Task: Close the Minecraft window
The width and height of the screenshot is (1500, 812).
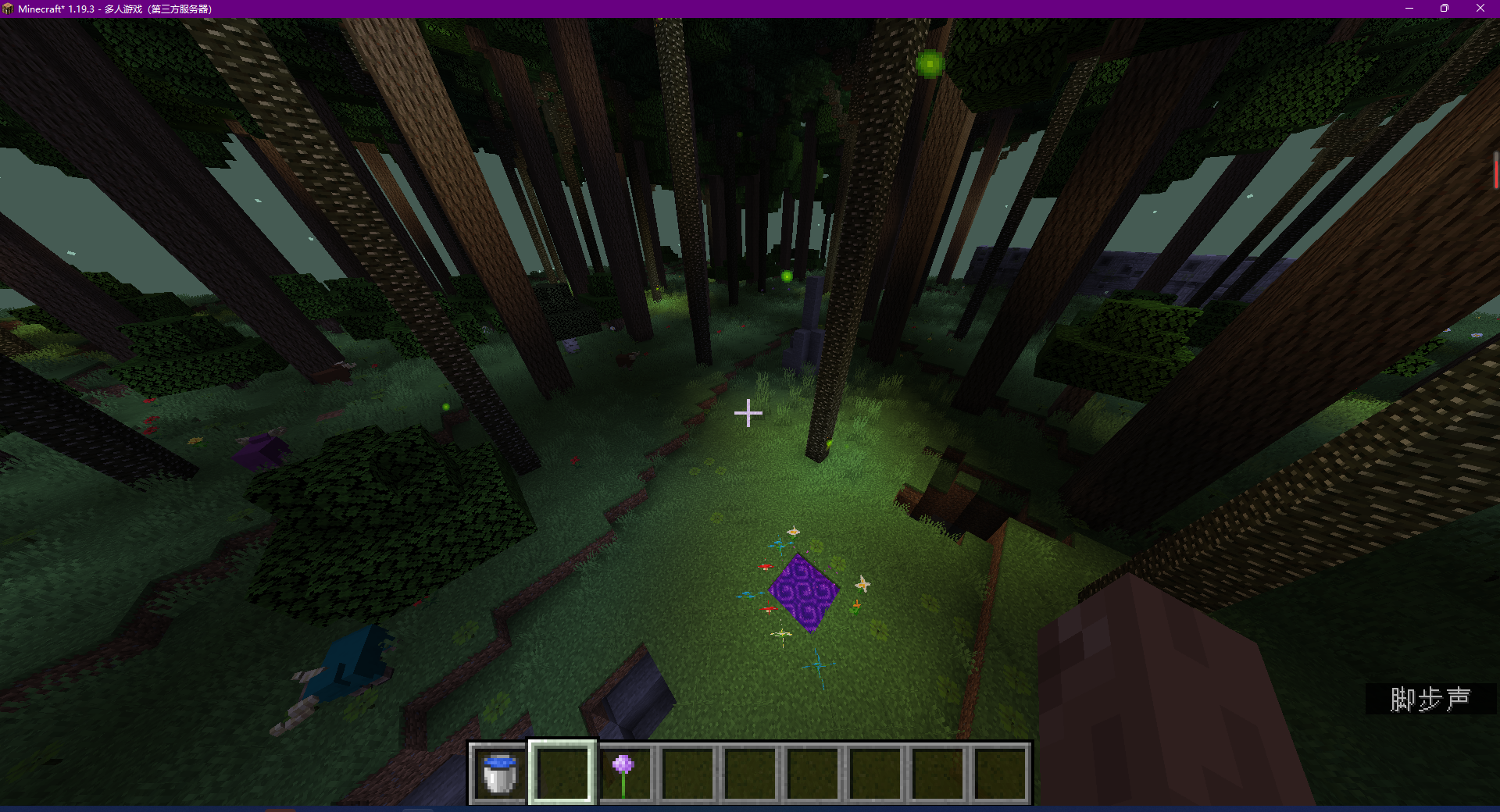Action: coord(1480,9)
